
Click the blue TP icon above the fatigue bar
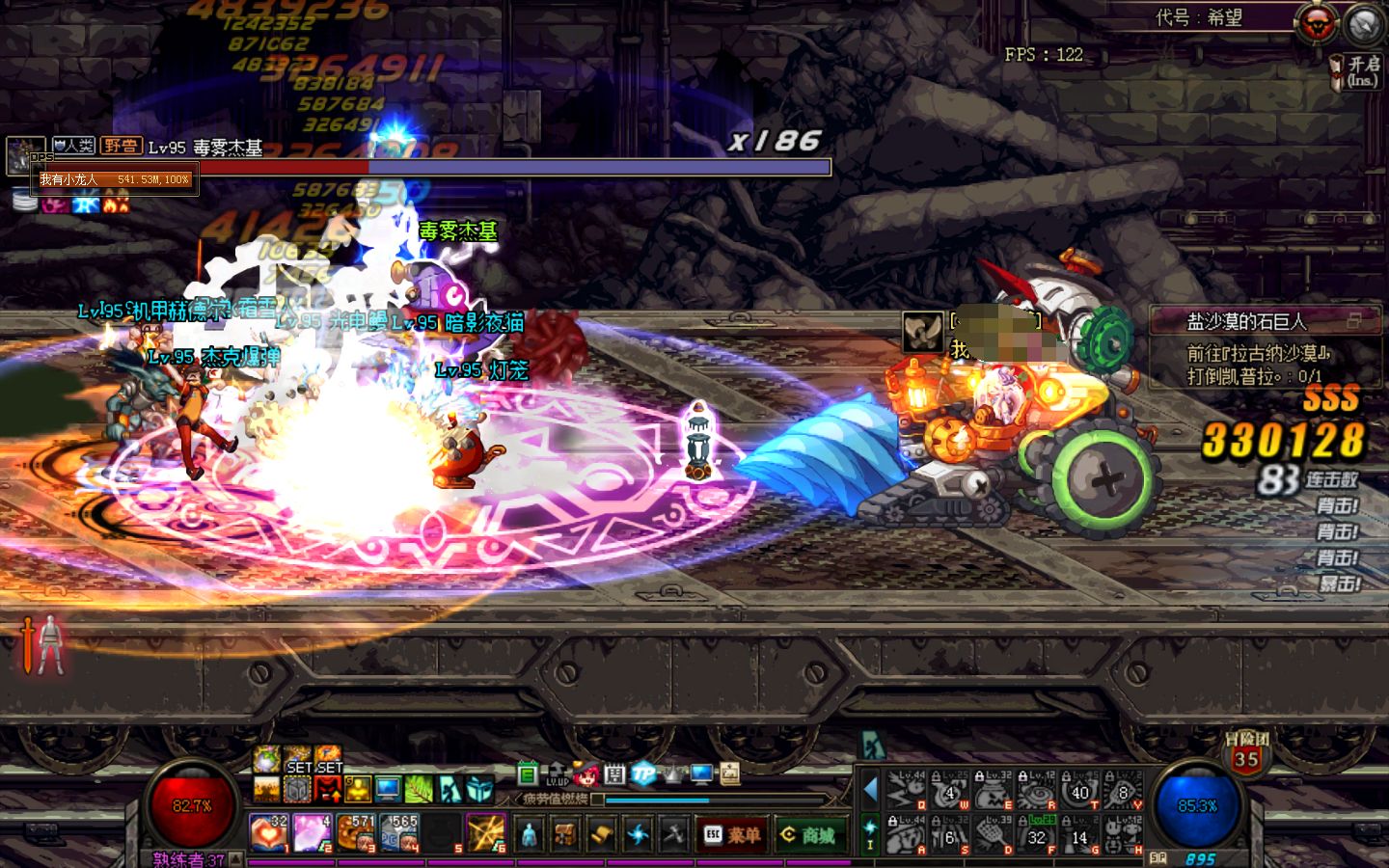[643, 773]
